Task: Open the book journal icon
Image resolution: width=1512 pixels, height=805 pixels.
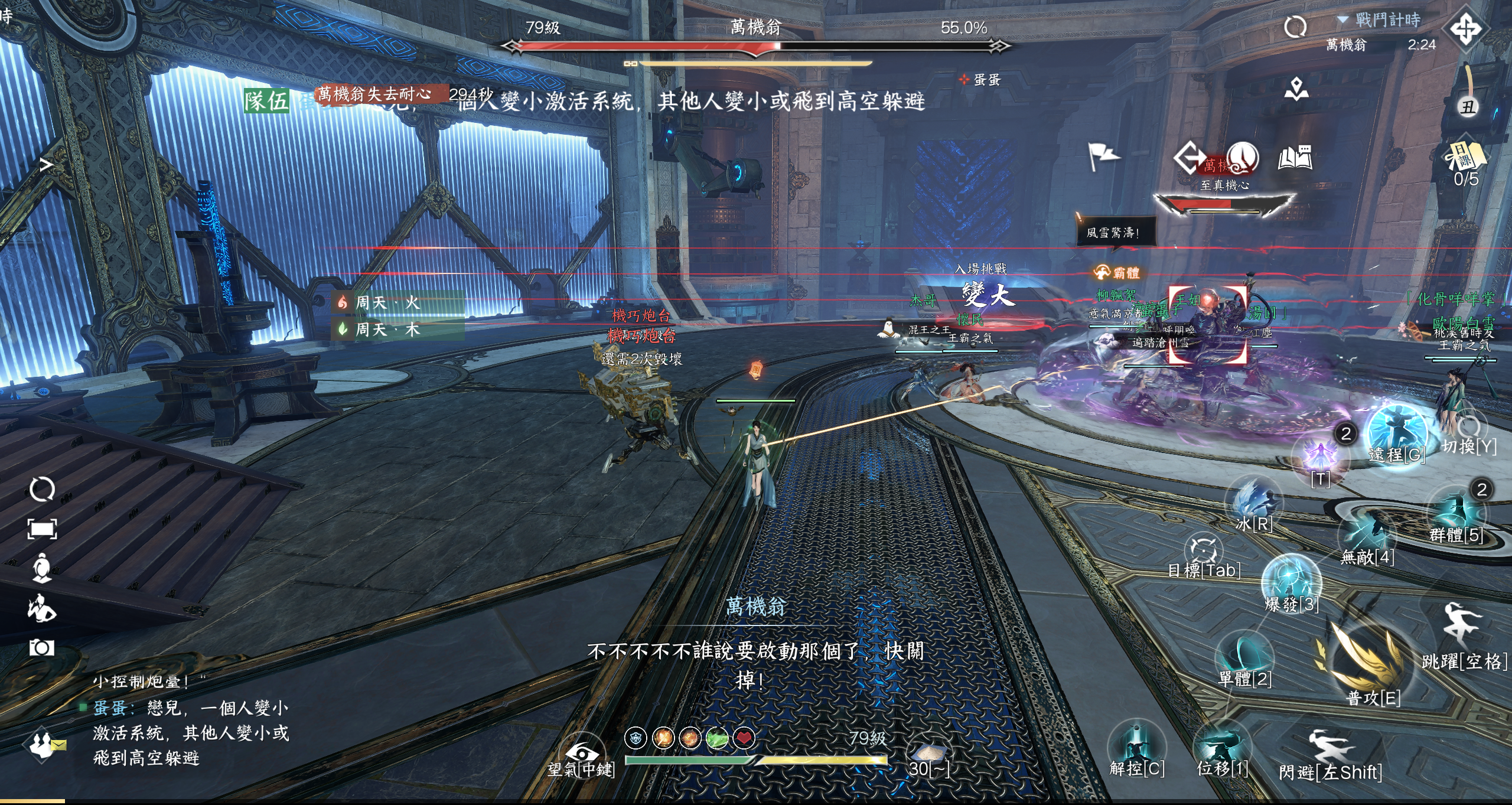Action: [1295, 157]
